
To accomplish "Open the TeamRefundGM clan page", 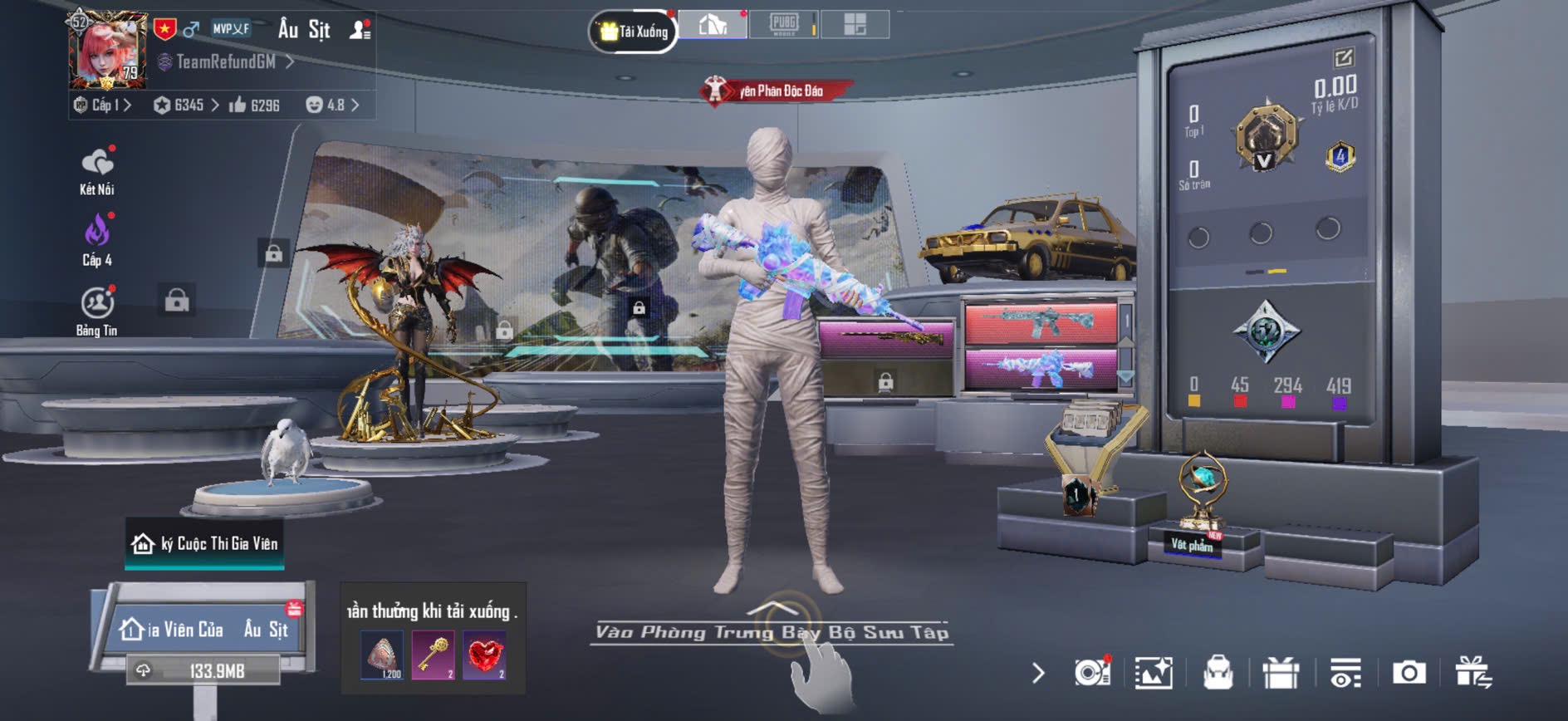I will tap(226, 61).
